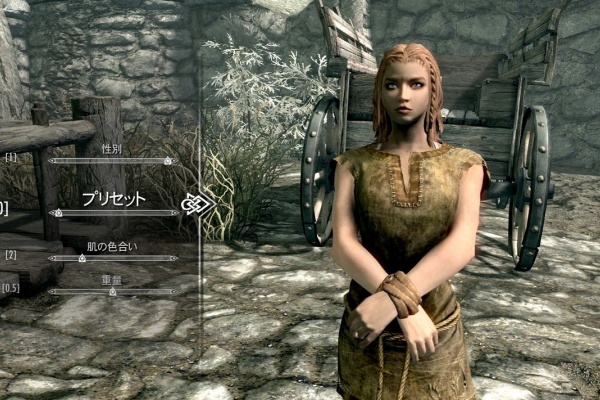Click the 重量 weight slider

click(113, 292)
